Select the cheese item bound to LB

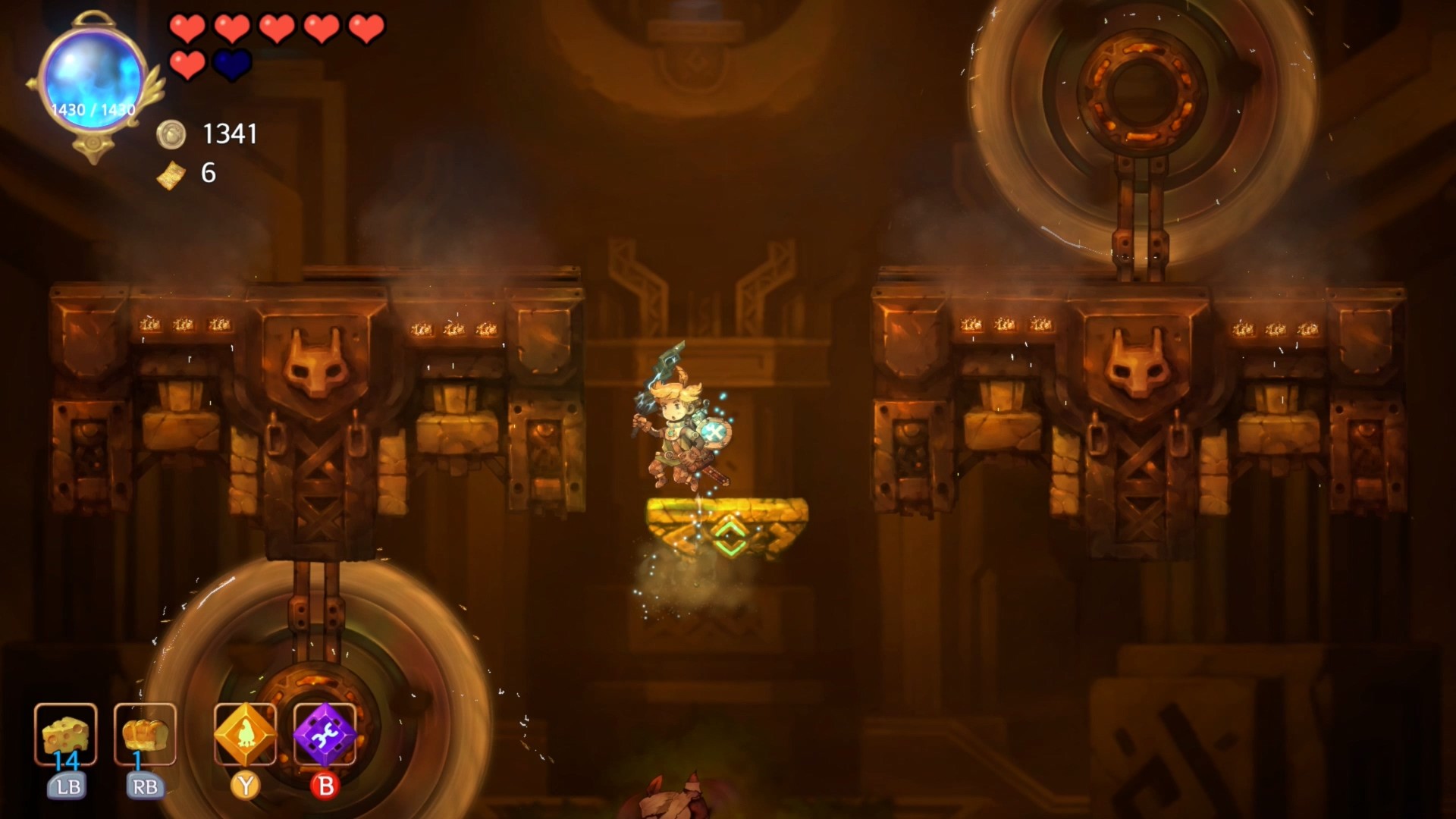click(65, 736)
